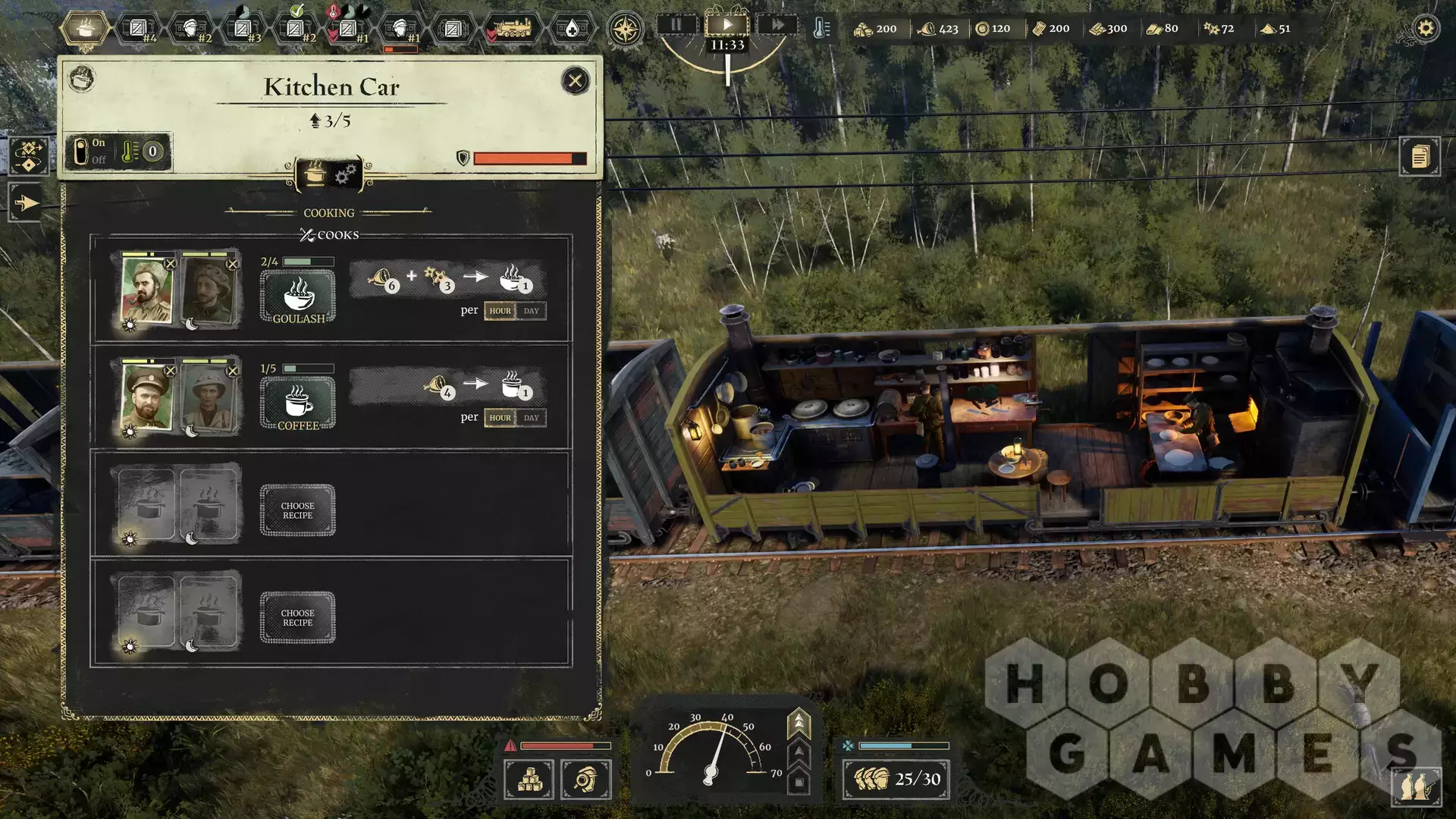Select the medical car icon
Viewport: 1456px width, 819px height.
572,29
